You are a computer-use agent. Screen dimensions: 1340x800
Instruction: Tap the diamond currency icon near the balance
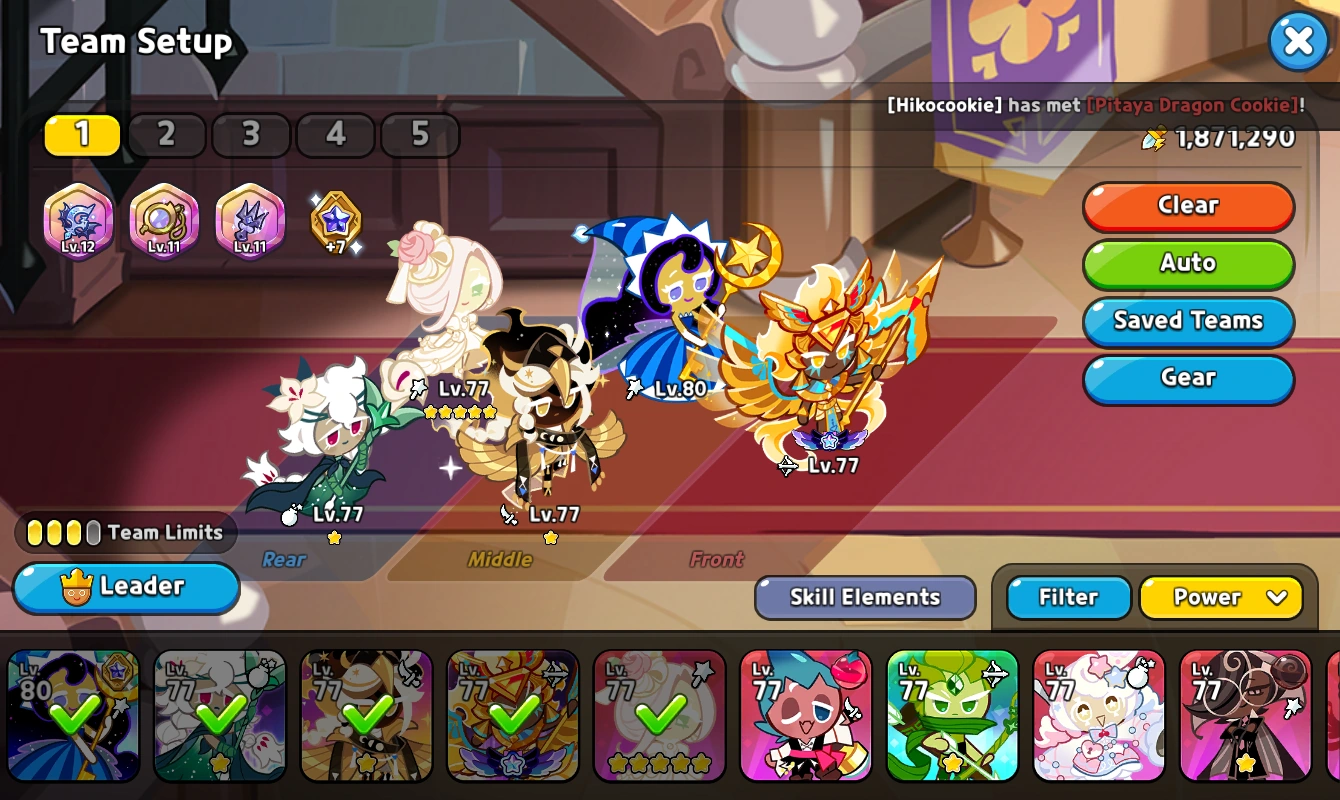click(x=1154, y=140)
